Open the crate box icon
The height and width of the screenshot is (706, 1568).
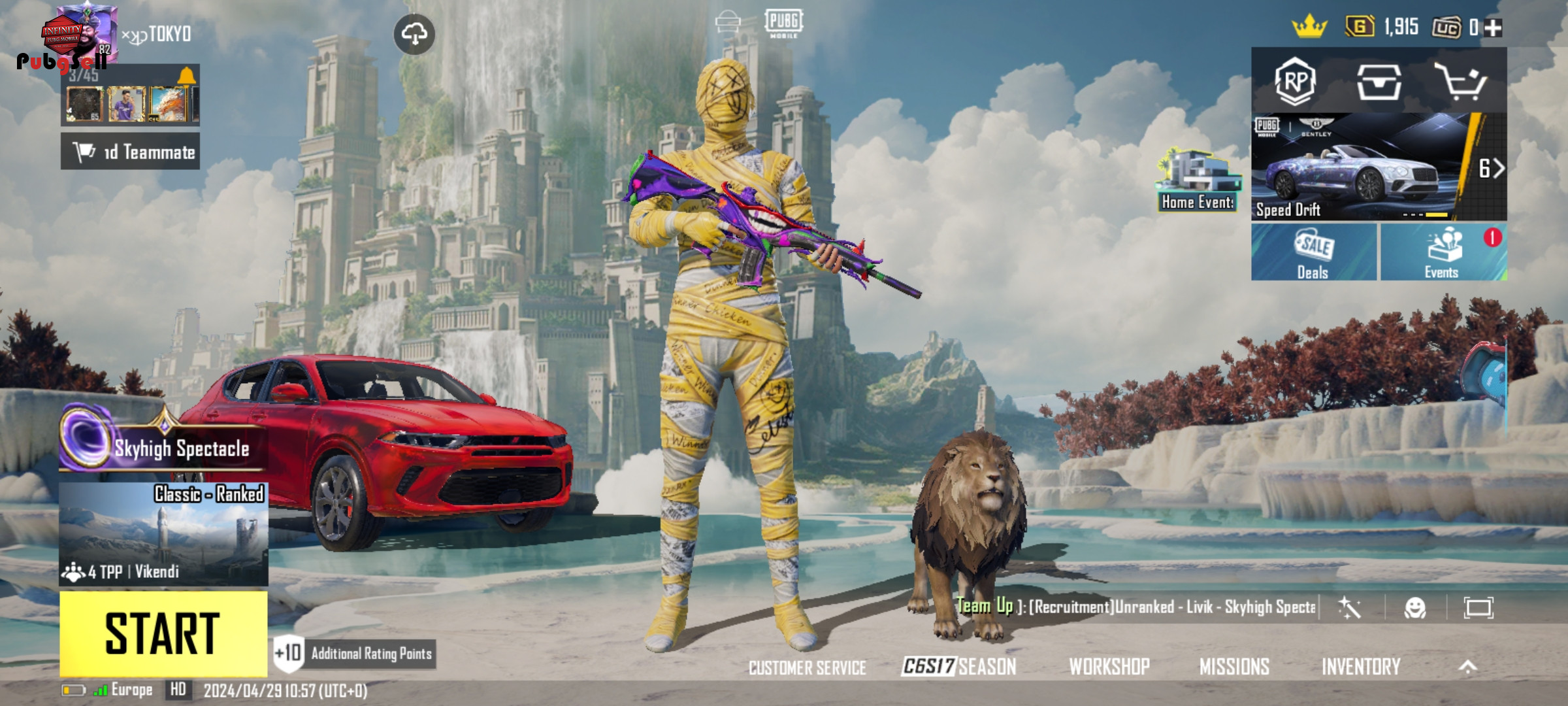click(x=1379, y=82)
